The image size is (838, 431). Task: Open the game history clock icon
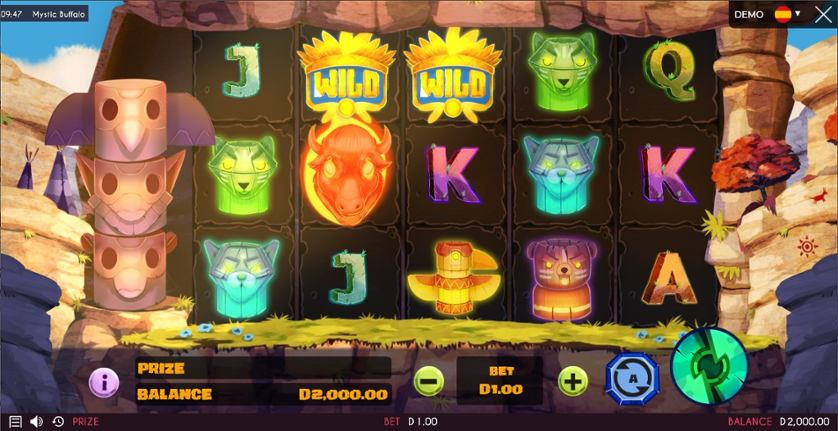point(57,422)
